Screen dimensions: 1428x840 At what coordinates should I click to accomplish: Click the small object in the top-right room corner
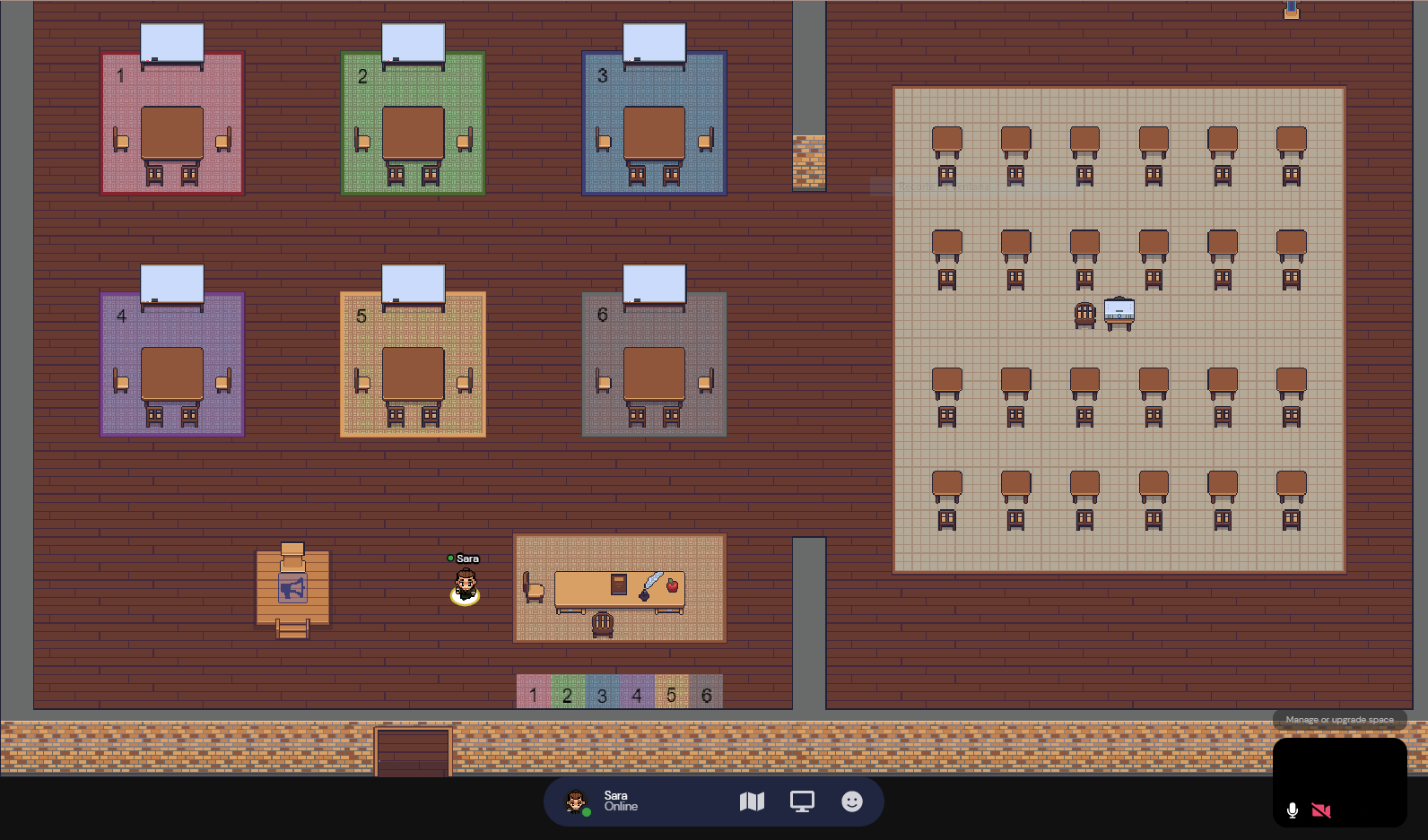pos(1292,9)
